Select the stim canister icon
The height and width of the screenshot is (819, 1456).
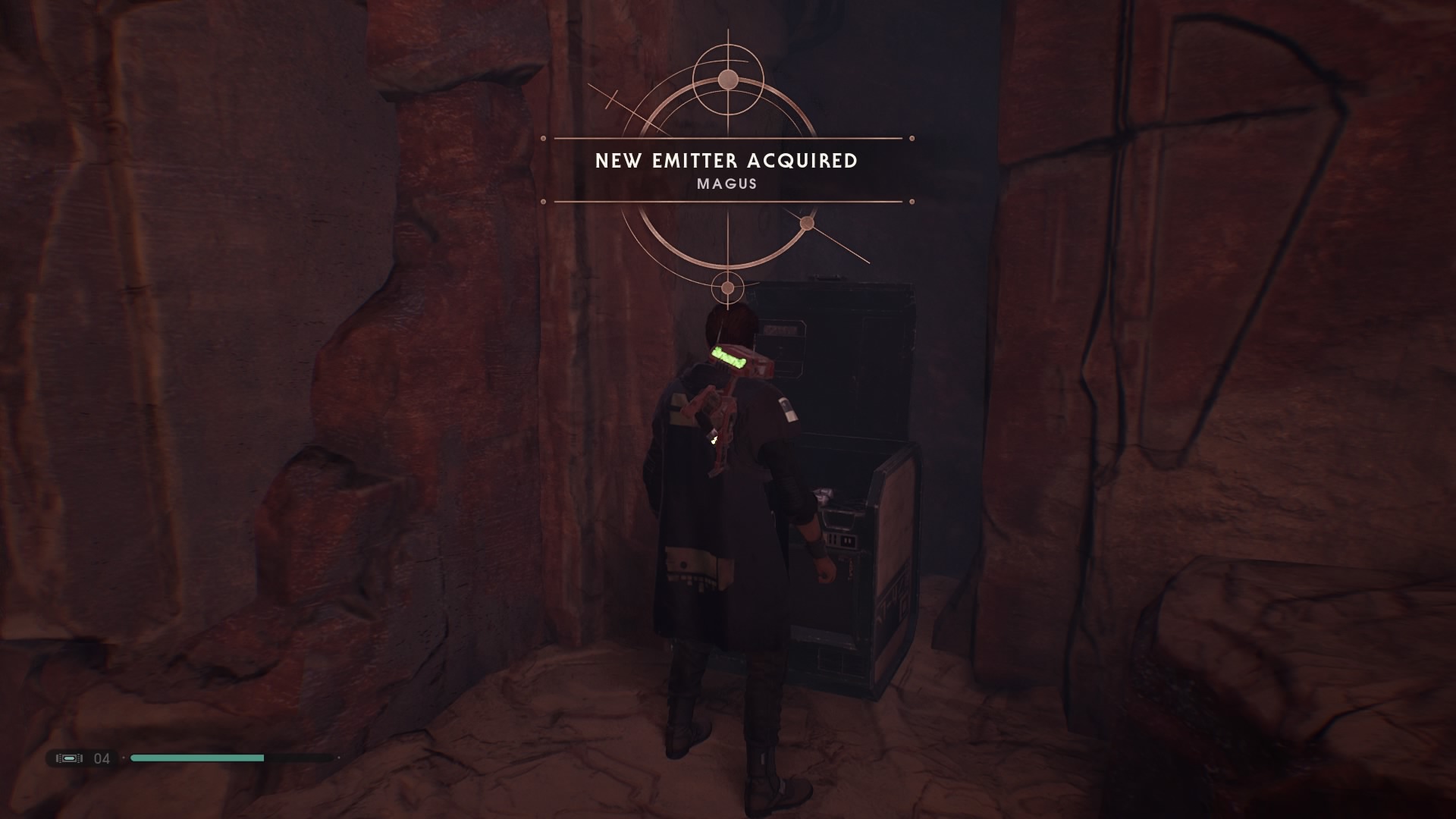coord(69,758)
